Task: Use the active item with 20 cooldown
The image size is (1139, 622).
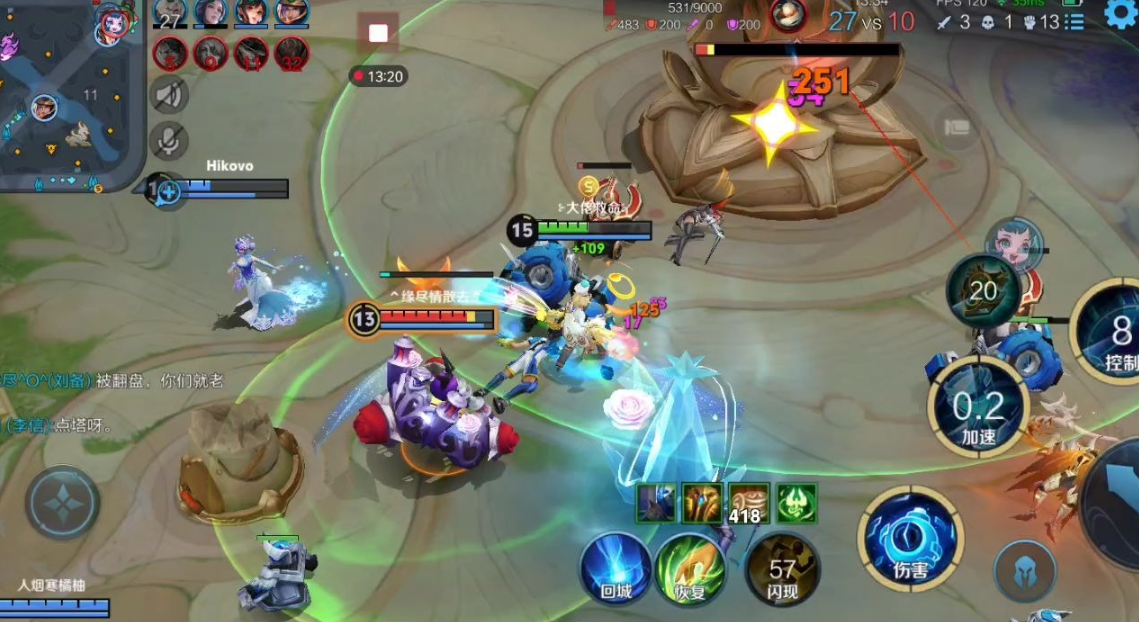Action: coord(984,291)
